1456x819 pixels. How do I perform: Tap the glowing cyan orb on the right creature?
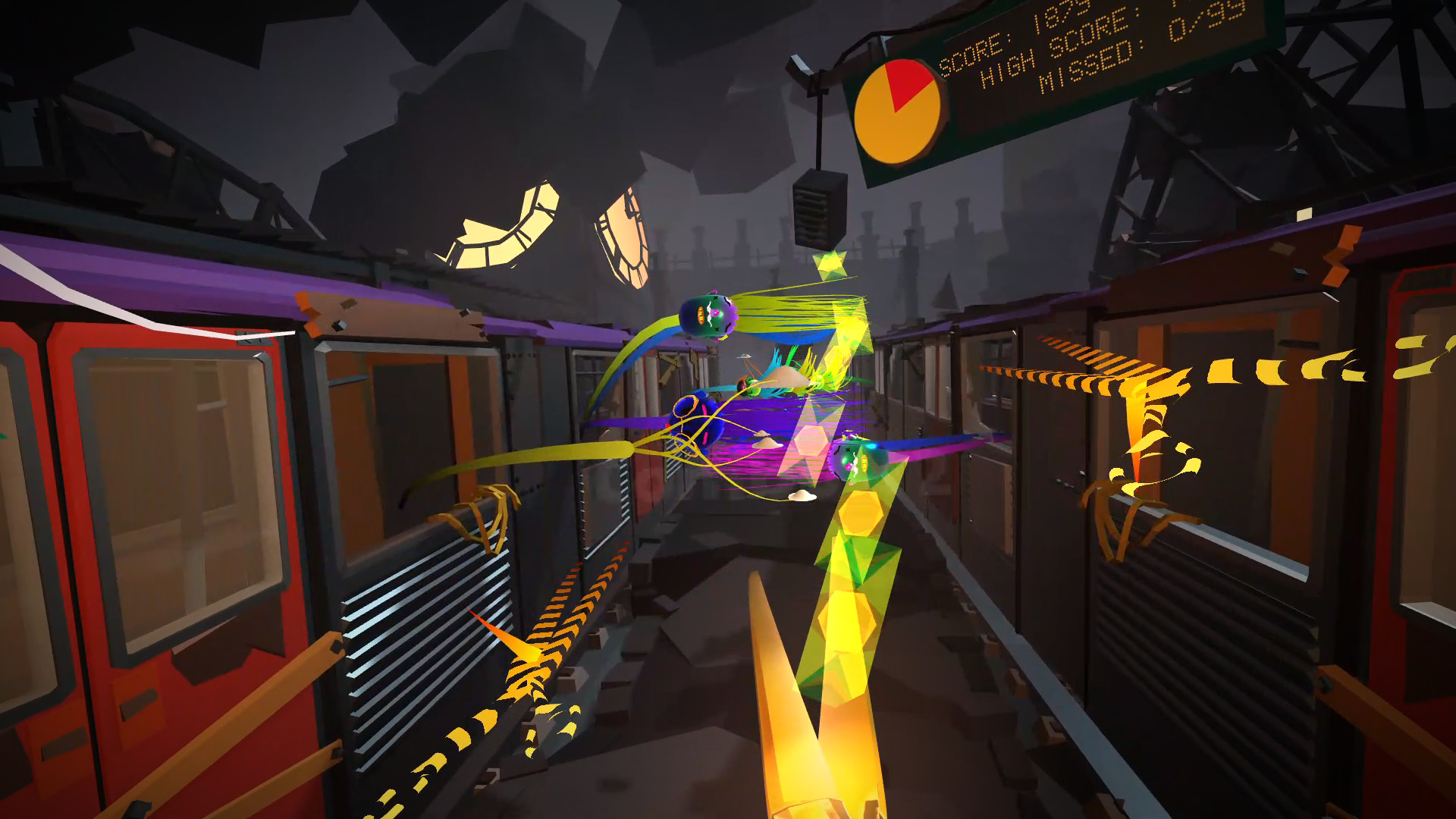point(871,445)
